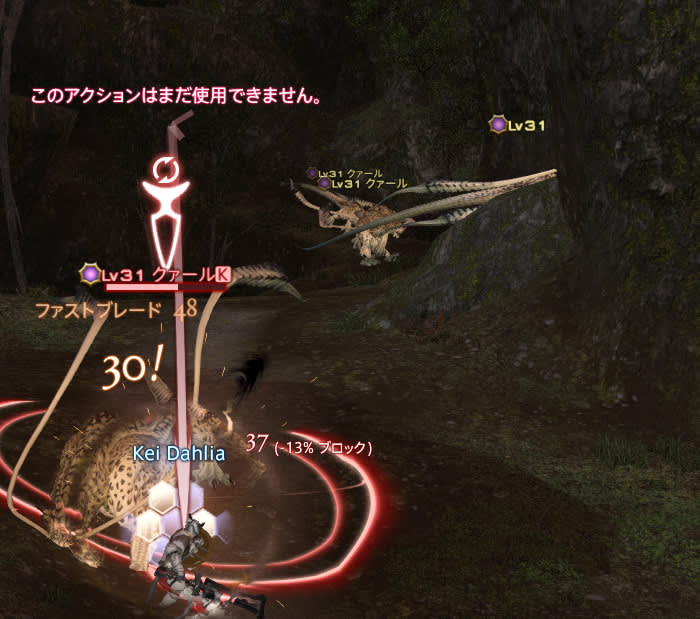Target the nameplate showing only Lv31
This screenshot has height=619, width=700.
coord(518,125)
